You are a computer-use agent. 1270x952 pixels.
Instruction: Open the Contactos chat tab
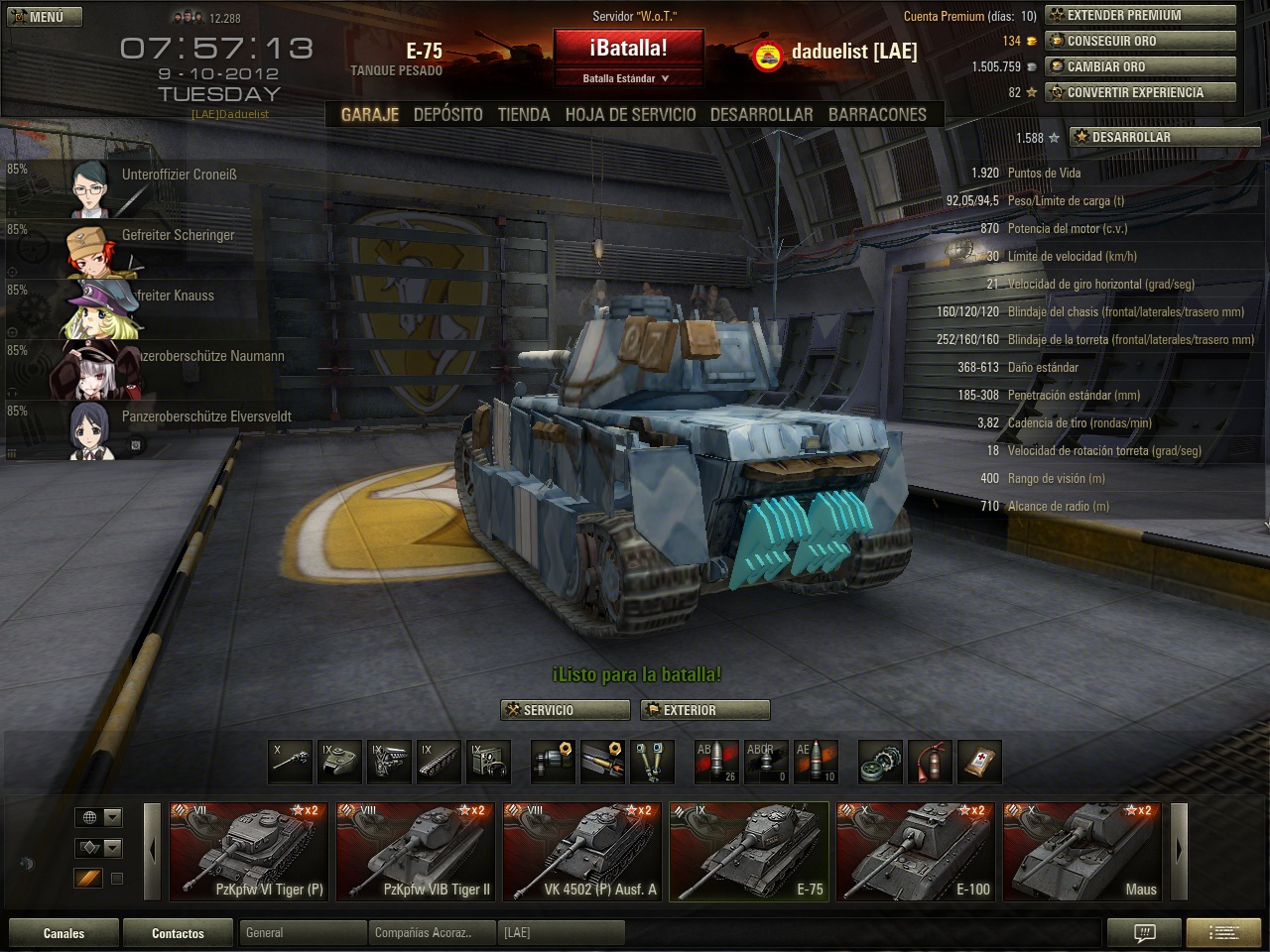(178, 932)
